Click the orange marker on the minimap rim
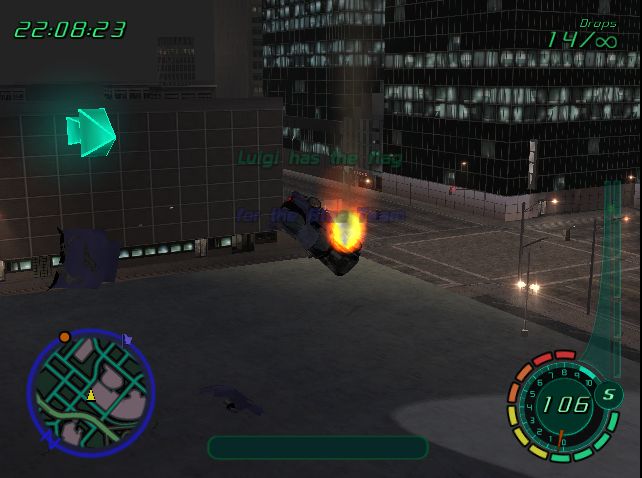Screen dimensions: 642x478 pyautogui.click(x=65, y=337)
